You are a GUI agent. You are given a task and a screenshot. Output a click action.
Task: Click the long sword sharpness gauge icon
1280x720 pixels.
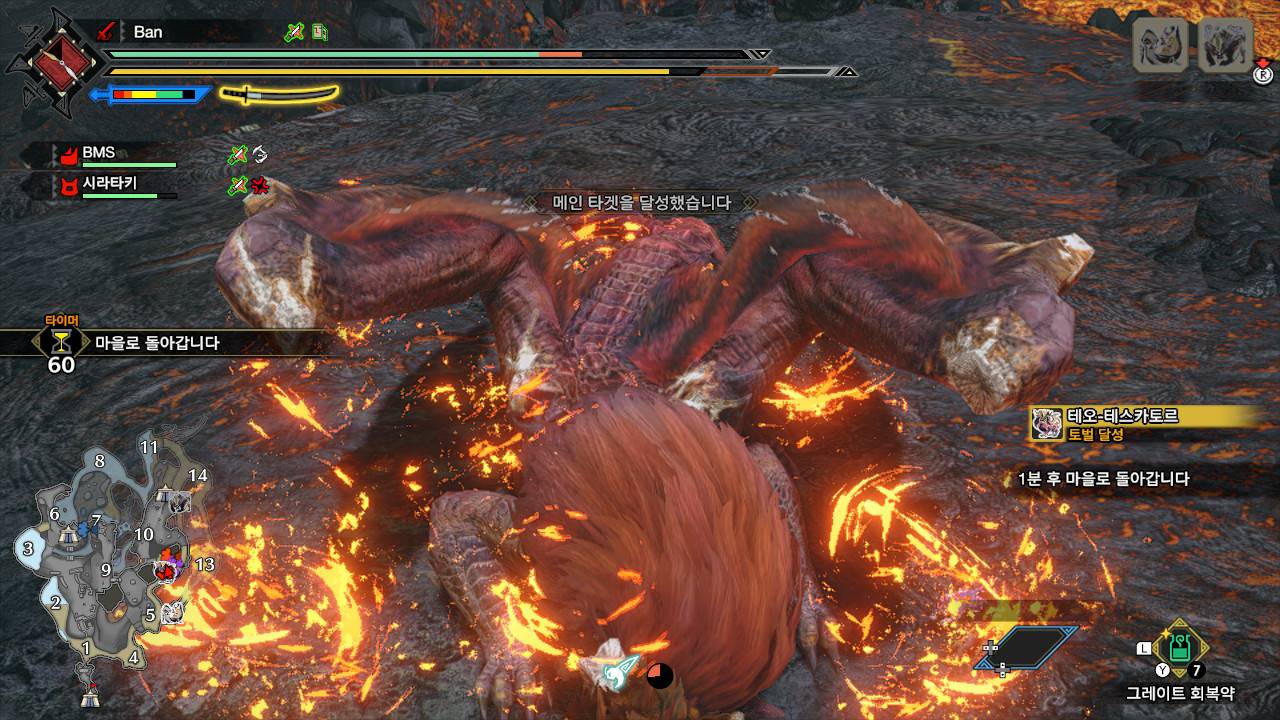(279, 94)
